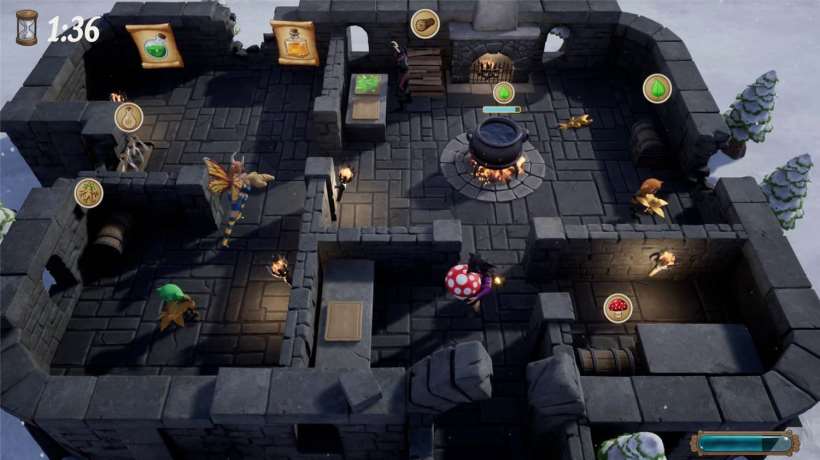Select the small leaf icon above the cauldron
The width and height of the screenshot is (820, 460).
(505, 92)
